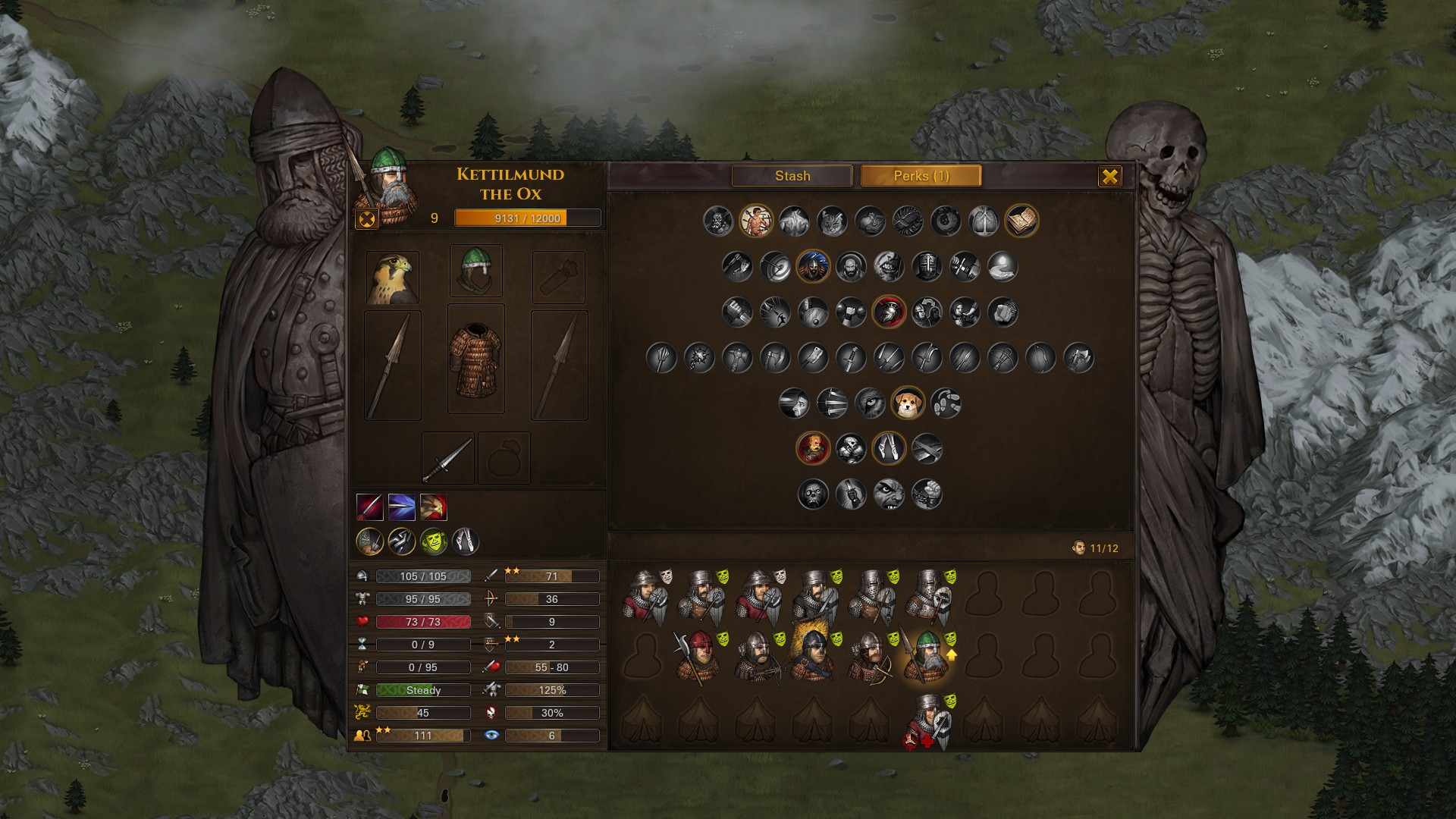Open the Perks (1) tab
The image size is (1456, 819).
[921, 176]
